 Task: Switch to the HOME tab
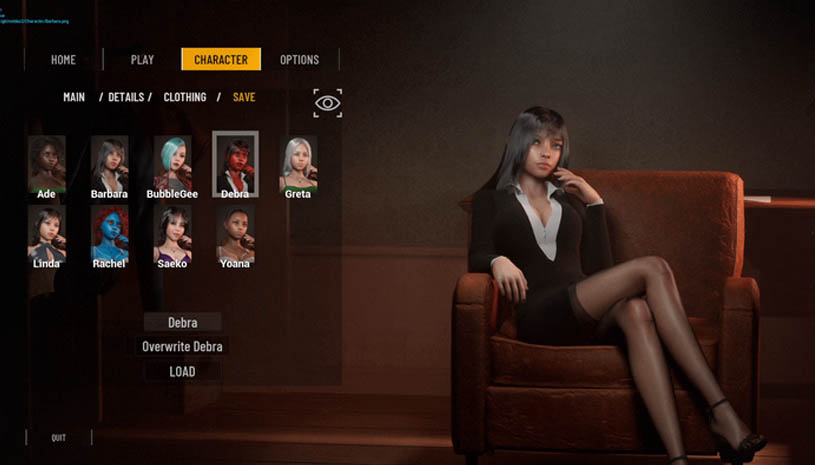tap(63, 60)
